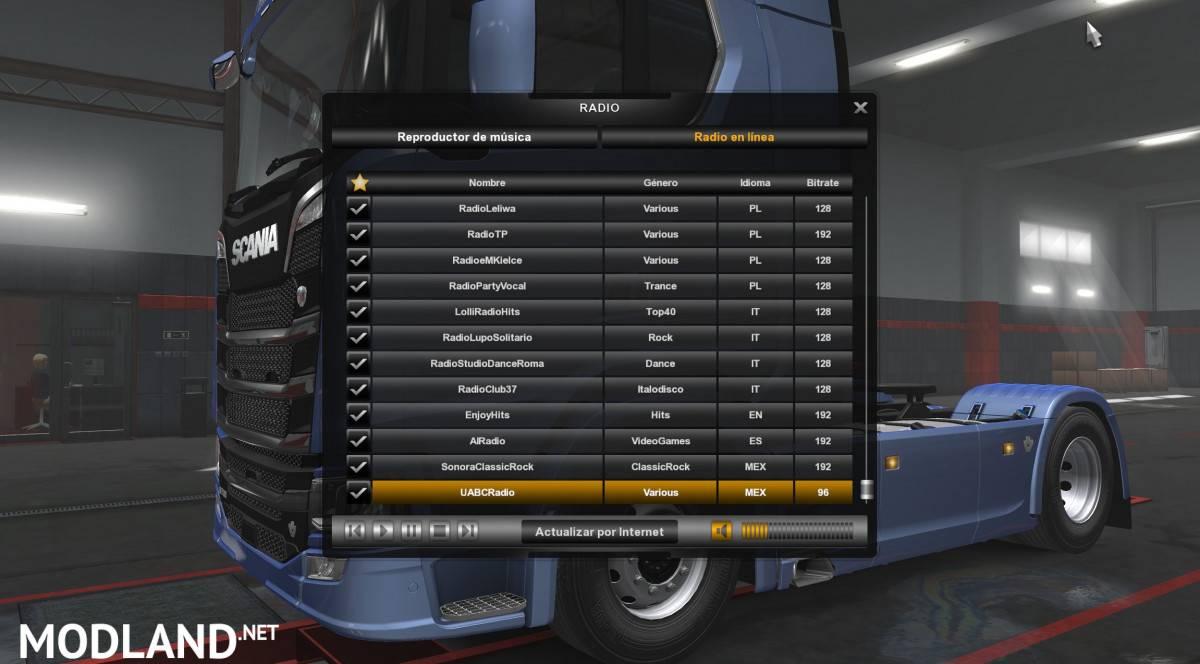Mute the radio with the speaker icon
Image resolution: width=1200 pixels, height=664 pixels.
[722, 531]
